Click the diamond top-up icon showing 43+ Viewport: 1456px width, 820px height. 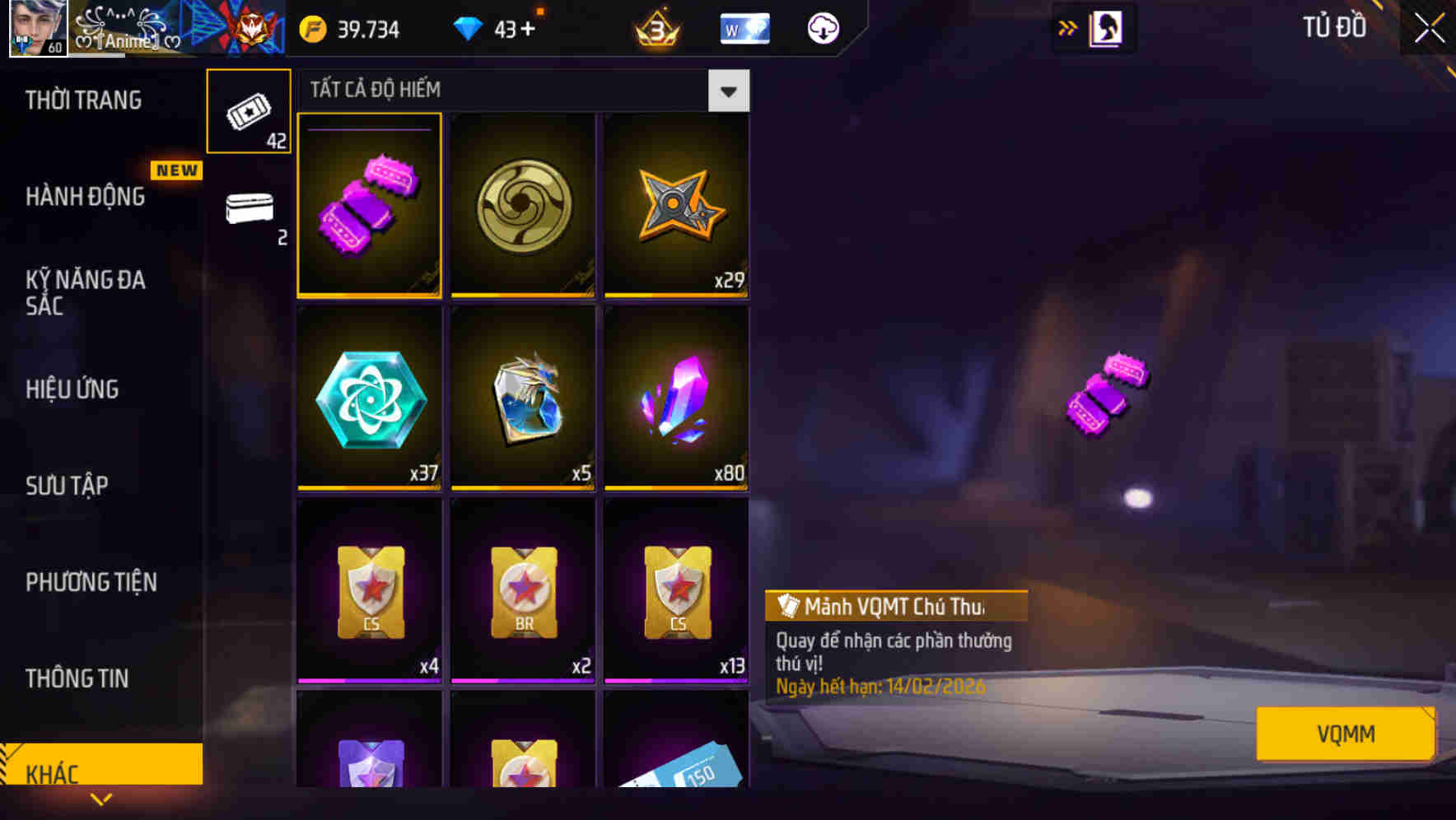471,29
